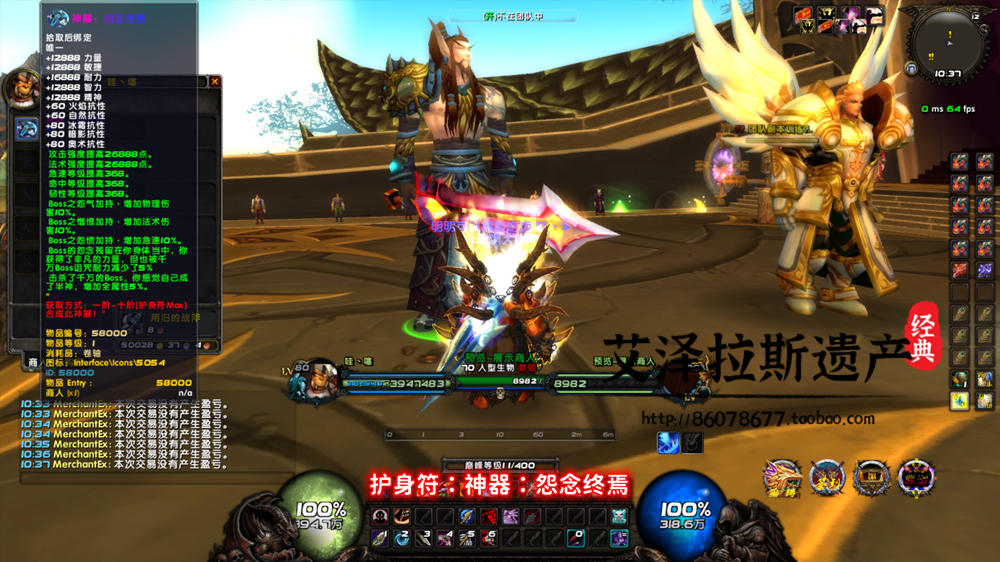Click the teal skull slot ending top action row

619,517
